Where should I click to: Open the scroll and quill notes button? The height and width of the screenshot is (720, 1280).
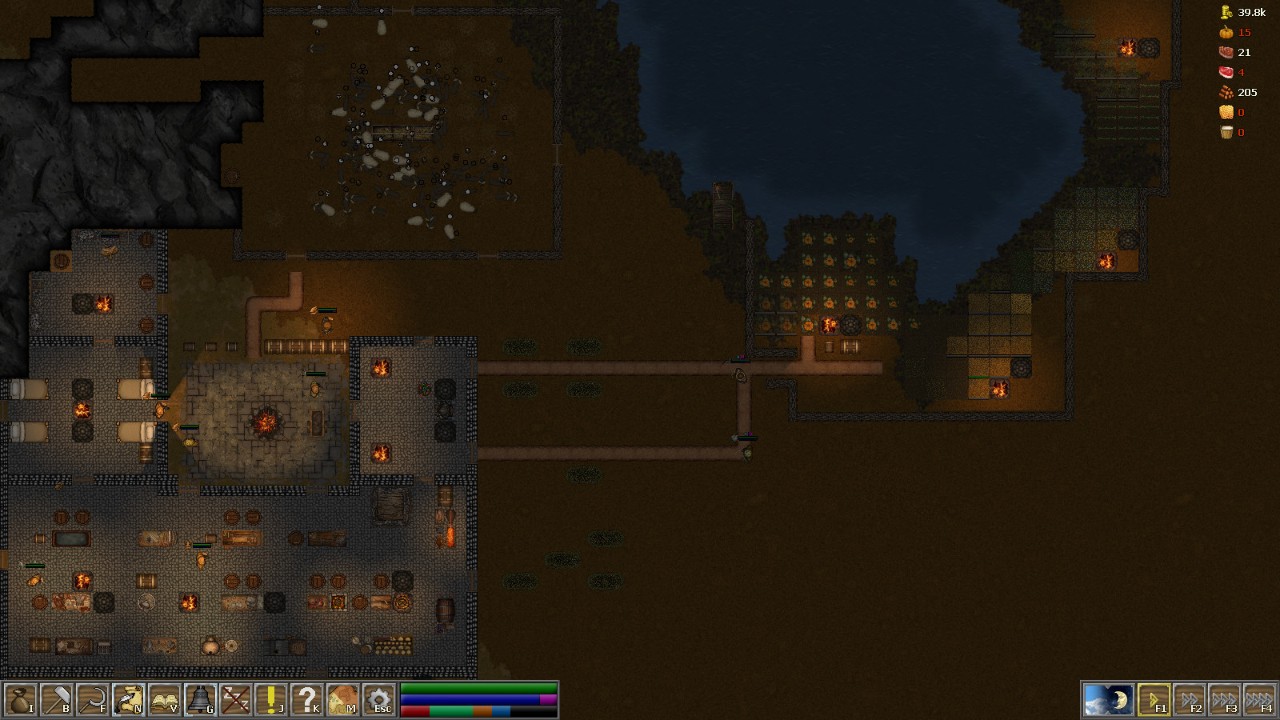click(x=128, y=699)
